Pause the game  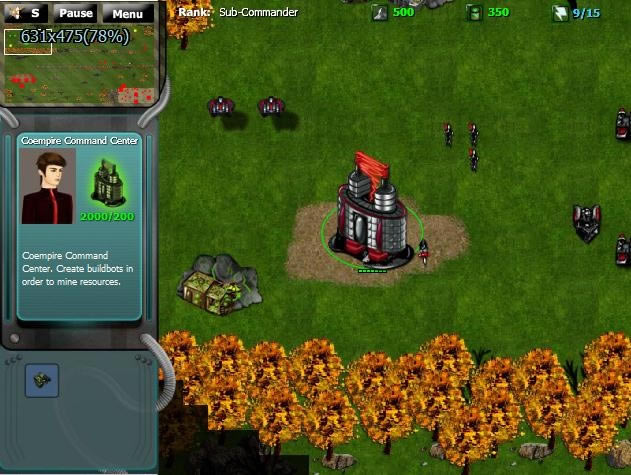coord(76,14)
